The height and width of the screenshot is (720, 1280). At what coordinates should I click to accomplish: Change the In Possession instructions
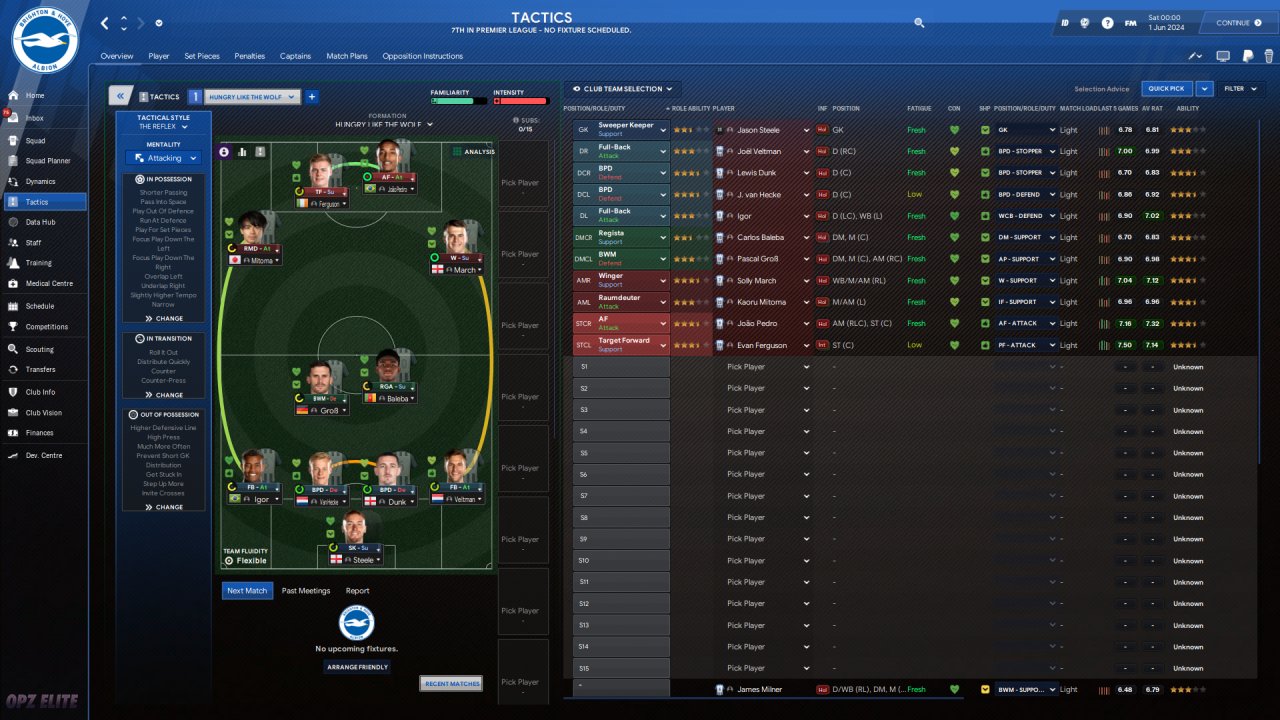pyautogui.click(x=165, y=318)
